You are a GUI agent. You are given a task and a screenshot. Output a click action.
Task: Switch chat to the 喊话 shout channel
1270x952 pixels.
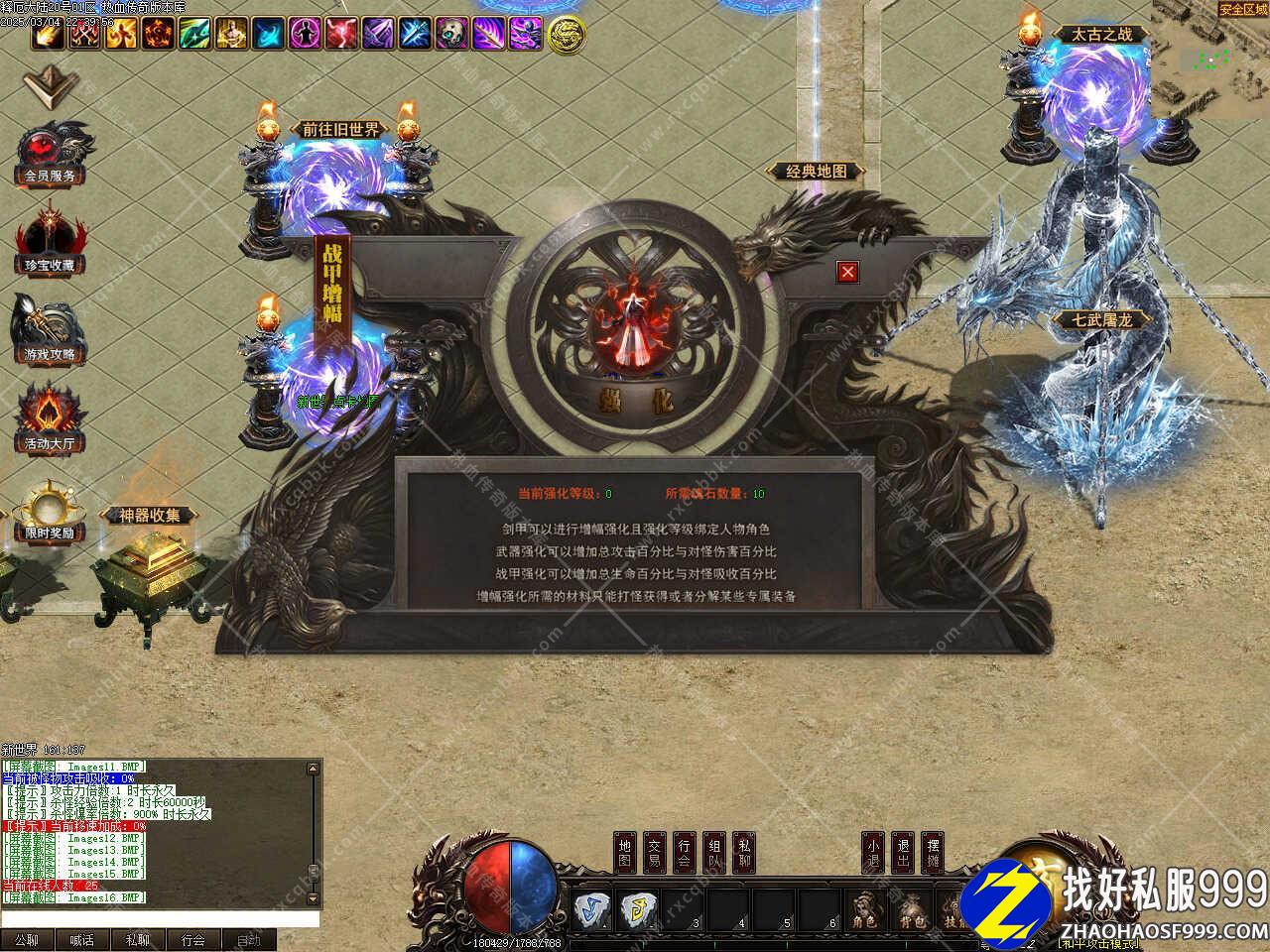(x=82, y=939)
